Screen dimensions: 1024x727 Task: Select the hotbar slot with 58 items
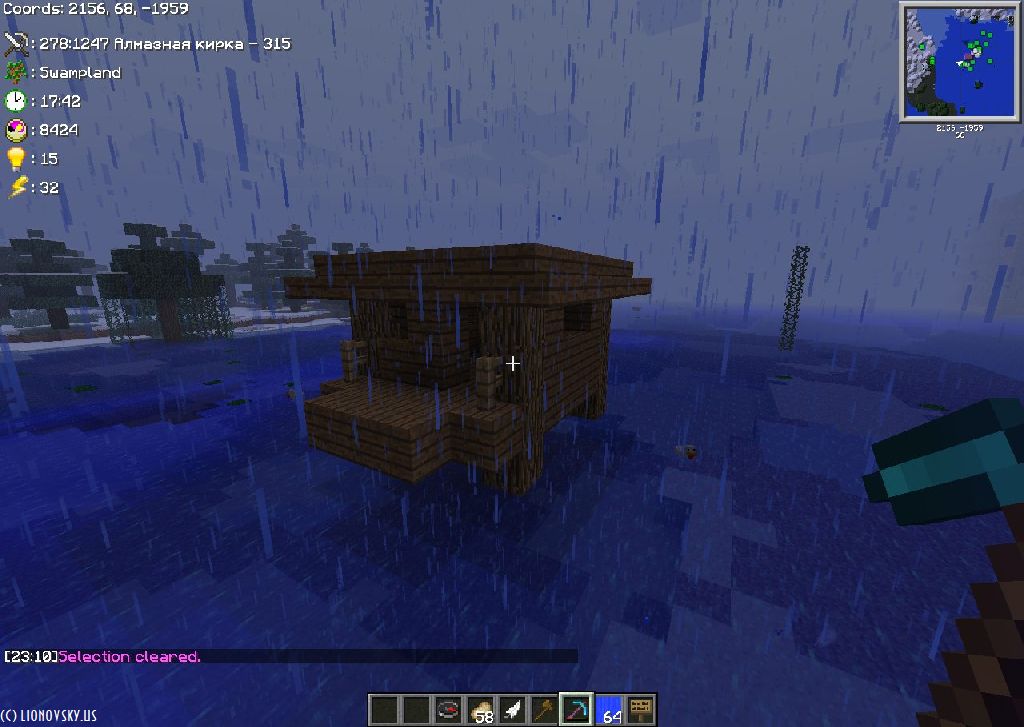click(x=480, y=710)
